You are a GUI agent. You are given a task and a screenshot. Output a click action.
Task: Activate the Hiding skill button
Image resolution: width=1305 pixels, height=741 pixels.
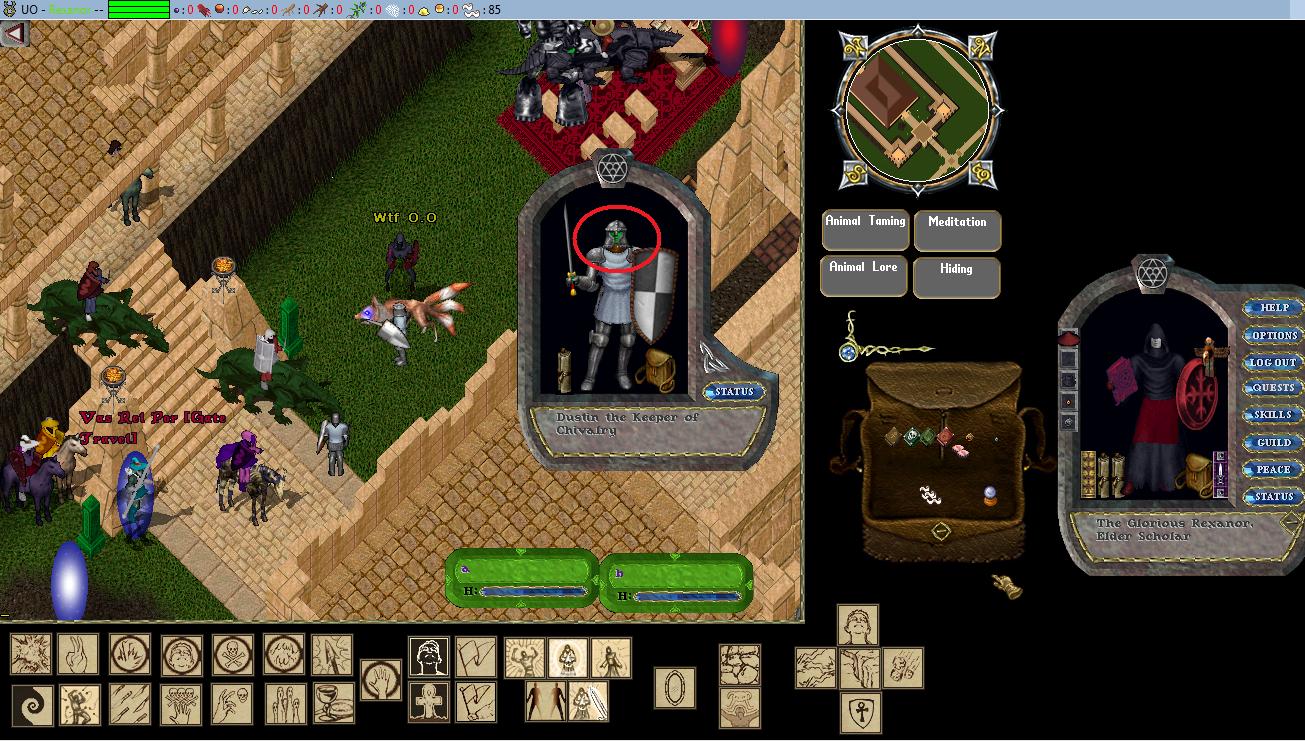coord(956,277)
